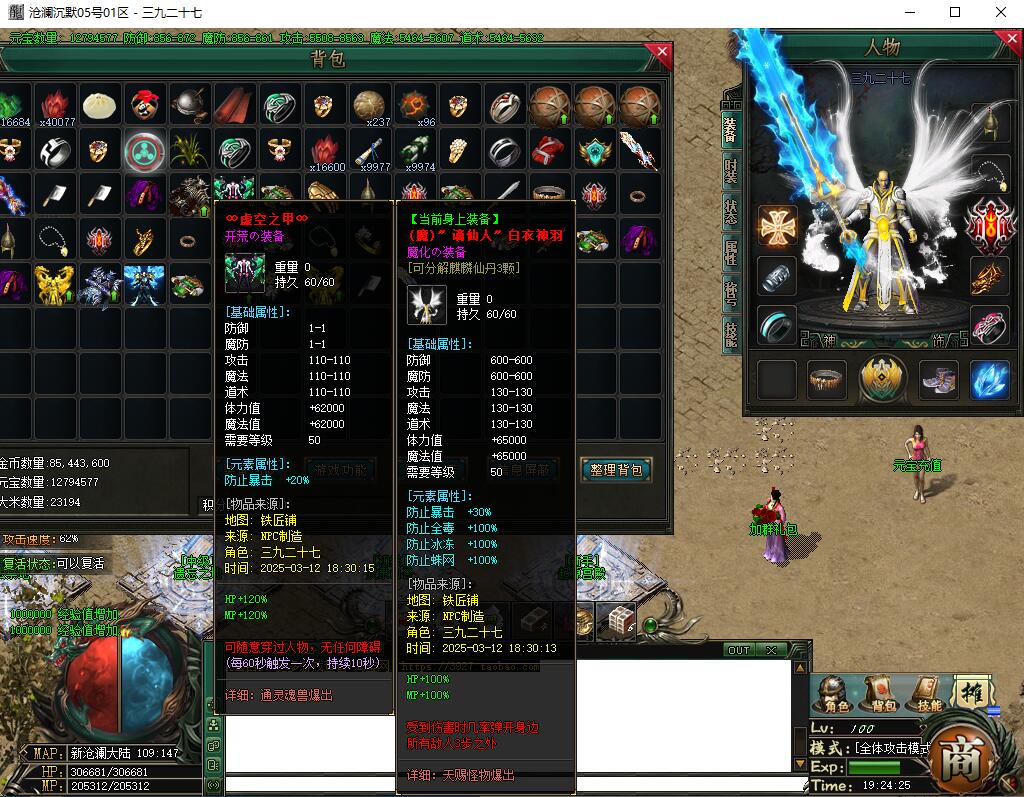The height and width of the screenshot is (797, 1024).
Task: Switch to the 技能 skills tab
Action: tap(731, 334)
